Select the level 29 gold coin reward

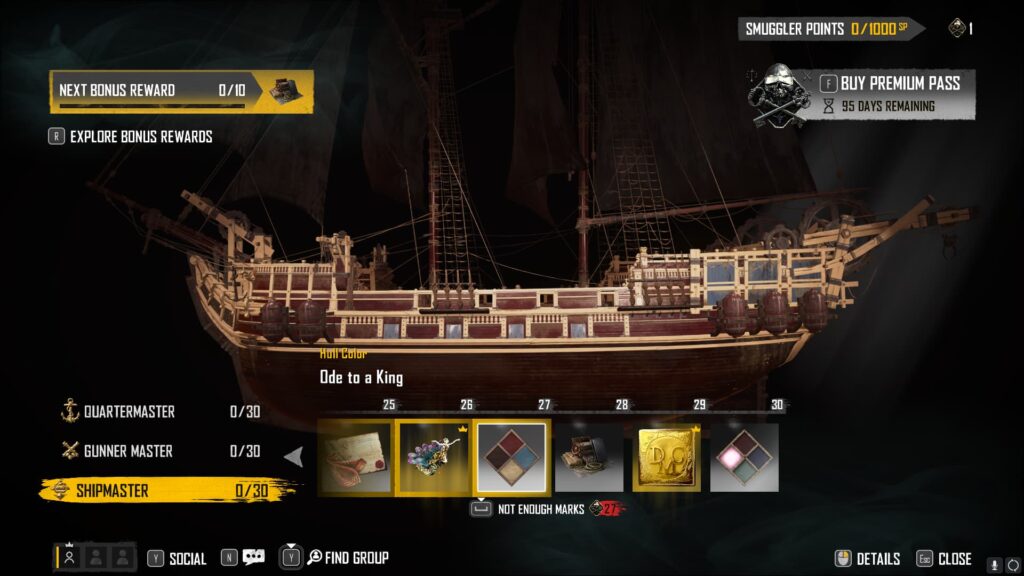pos(667,458)
